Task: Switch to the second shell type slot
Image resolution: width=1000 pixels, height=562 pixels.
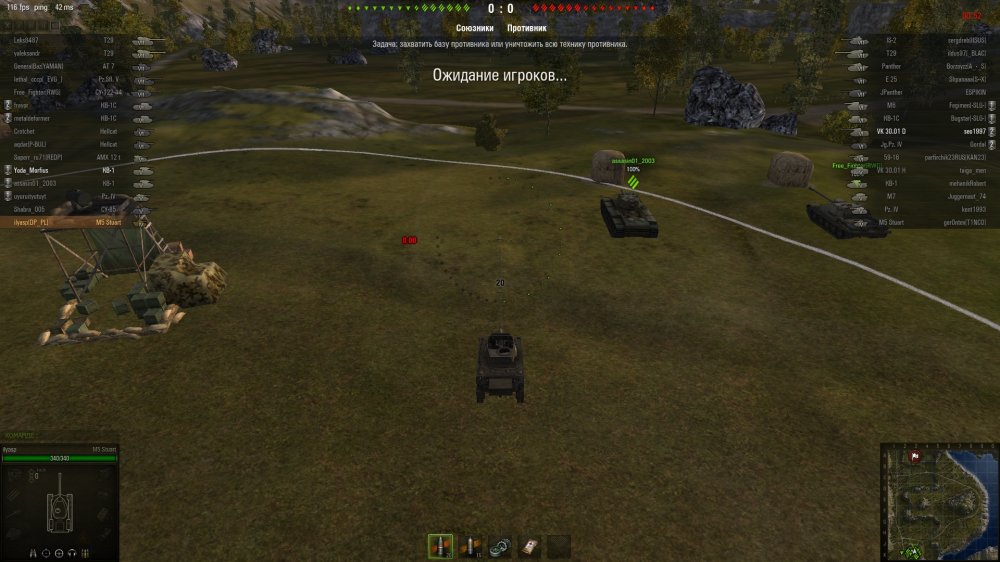Action: 469,546
